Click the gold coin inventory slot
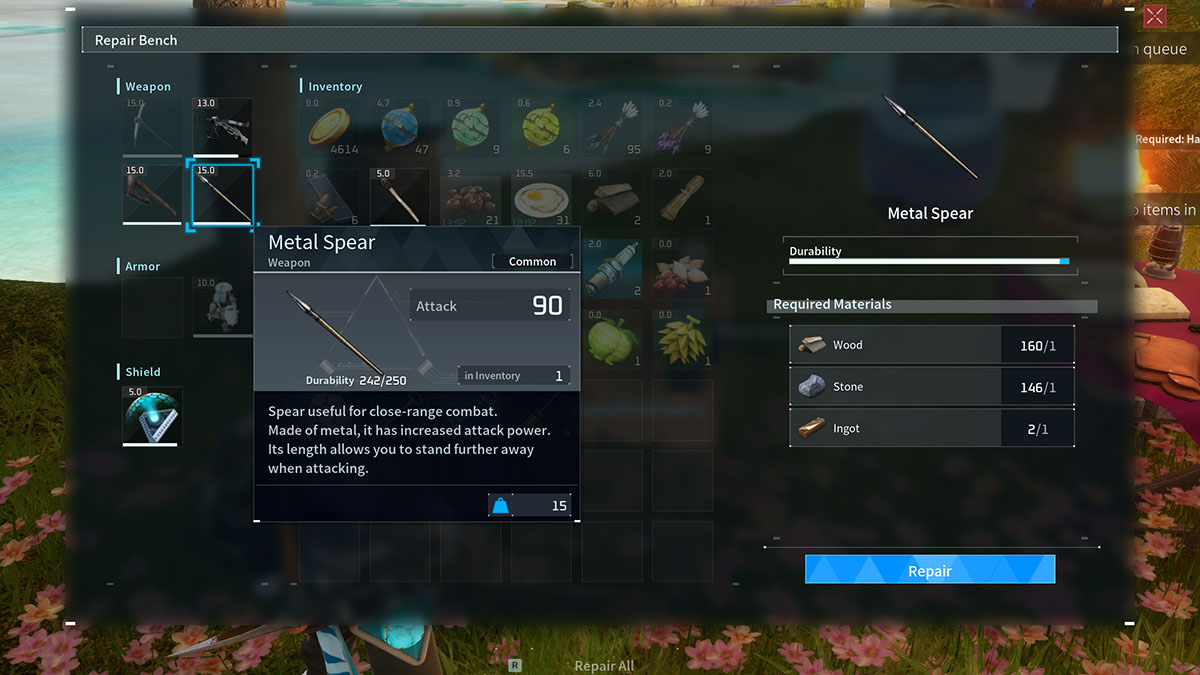 tap(330, 127)
